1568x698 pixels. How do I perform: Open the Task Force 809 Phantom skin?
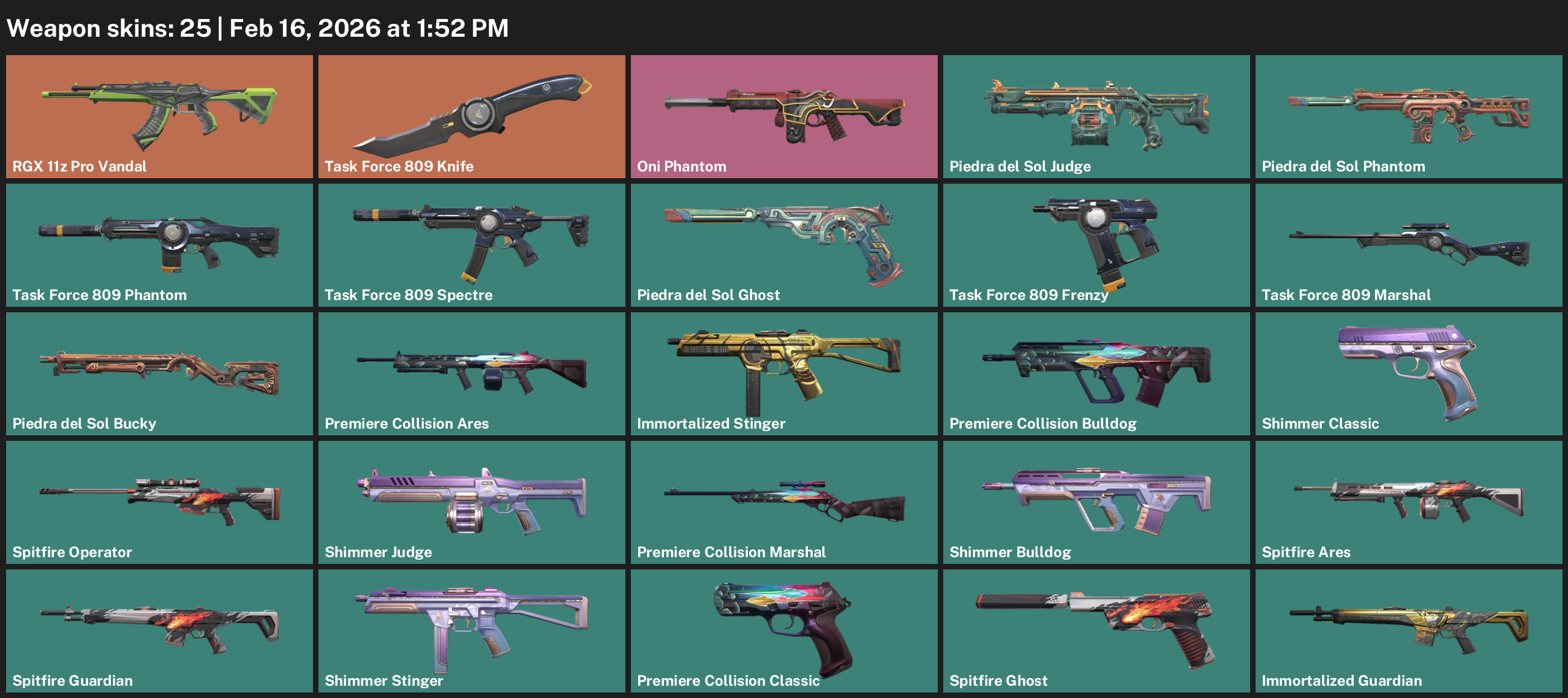point(159,245)
